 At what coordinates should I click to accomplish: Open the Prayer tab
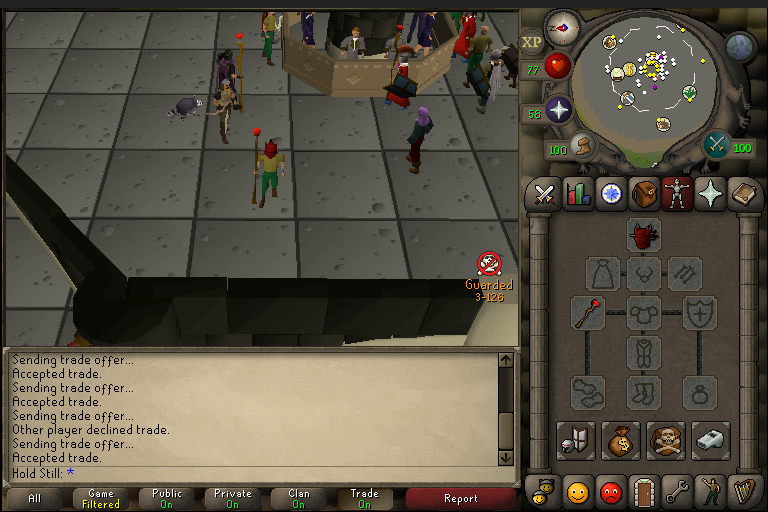[x=711, y=193]
